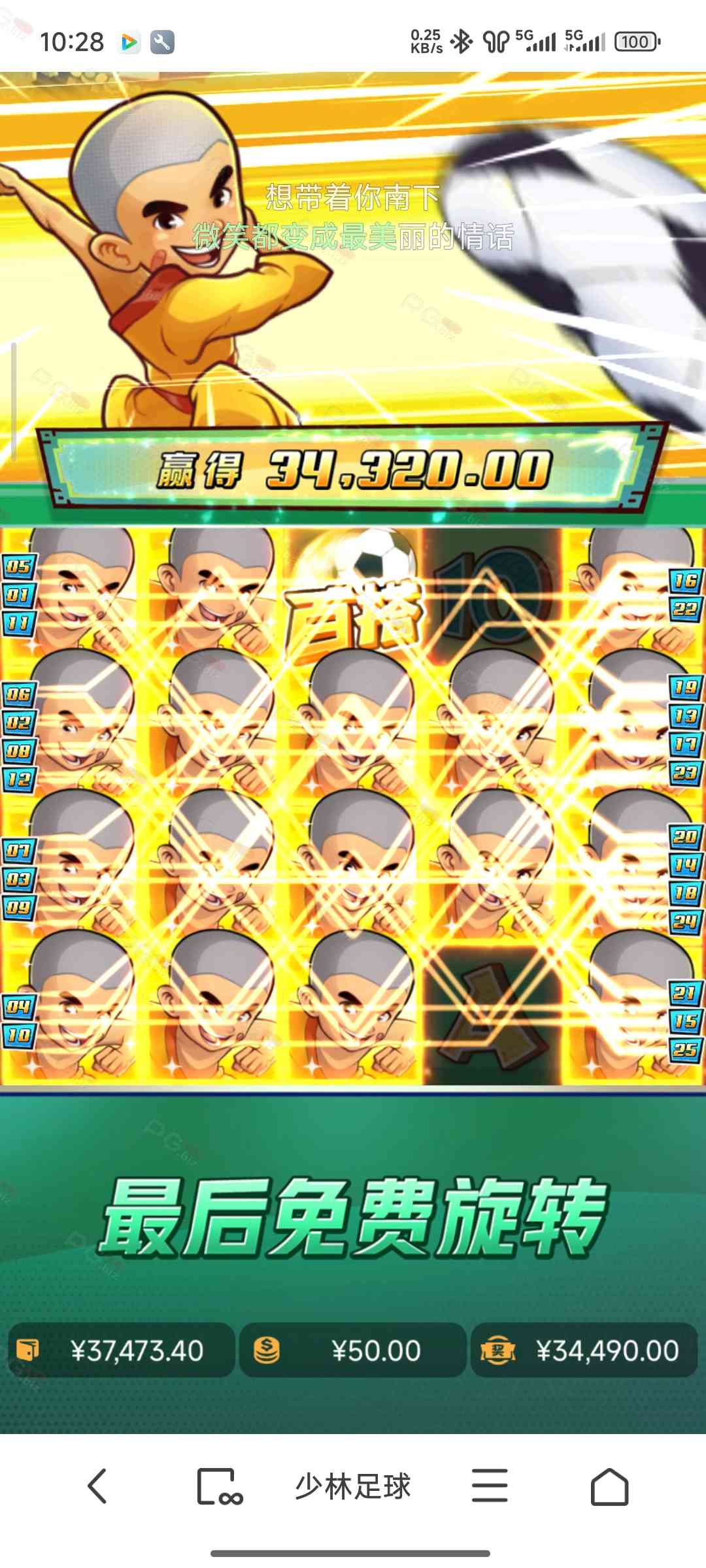The height and width of the screenshot is (1568, 706).
Task: Tap the ¥50.00 bet amount panel
Action: [x=353, y=1350]
